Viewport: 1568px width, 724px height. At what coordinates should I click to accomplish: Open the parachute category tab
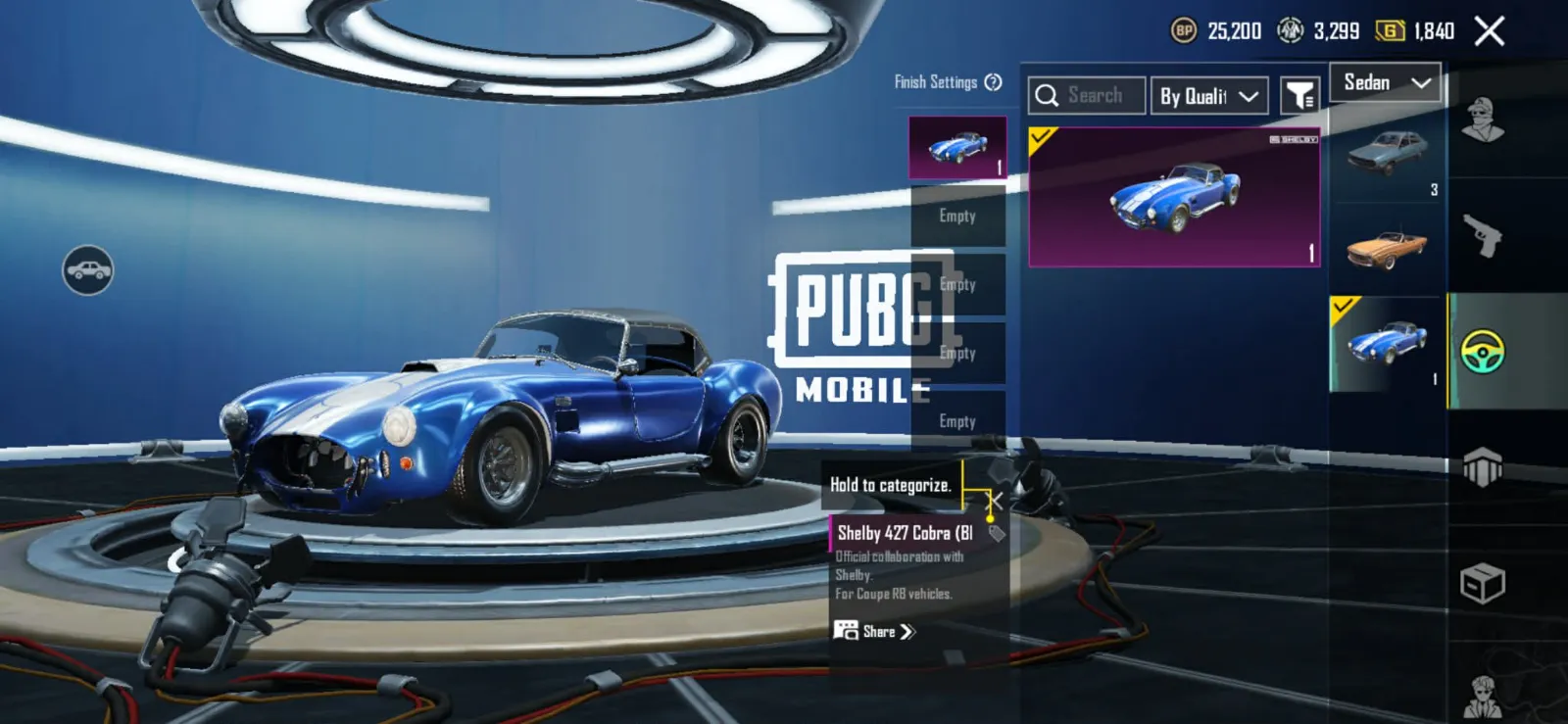[1483, 467]
